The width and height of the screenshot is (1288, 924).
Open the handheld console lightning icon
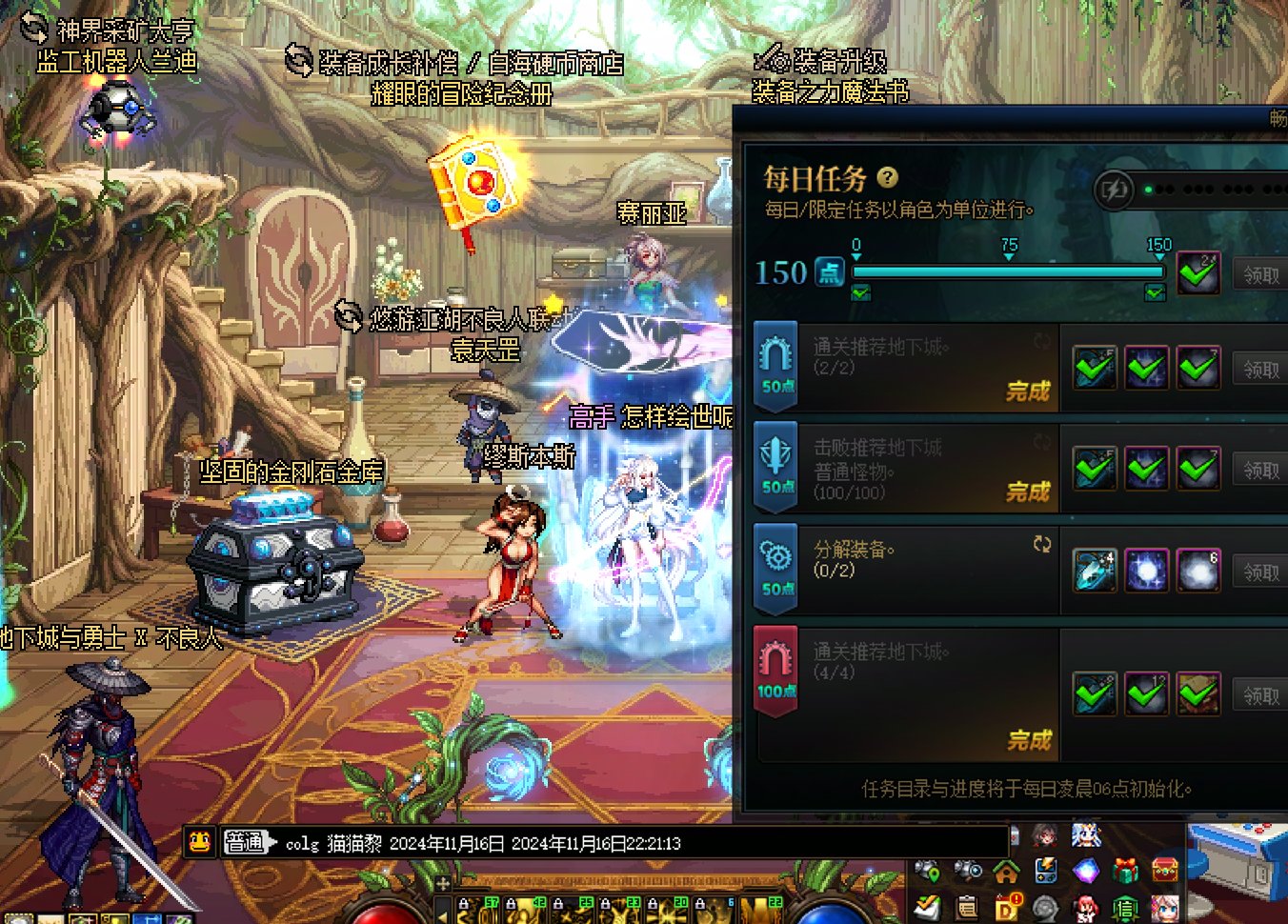coord(1046,871)
